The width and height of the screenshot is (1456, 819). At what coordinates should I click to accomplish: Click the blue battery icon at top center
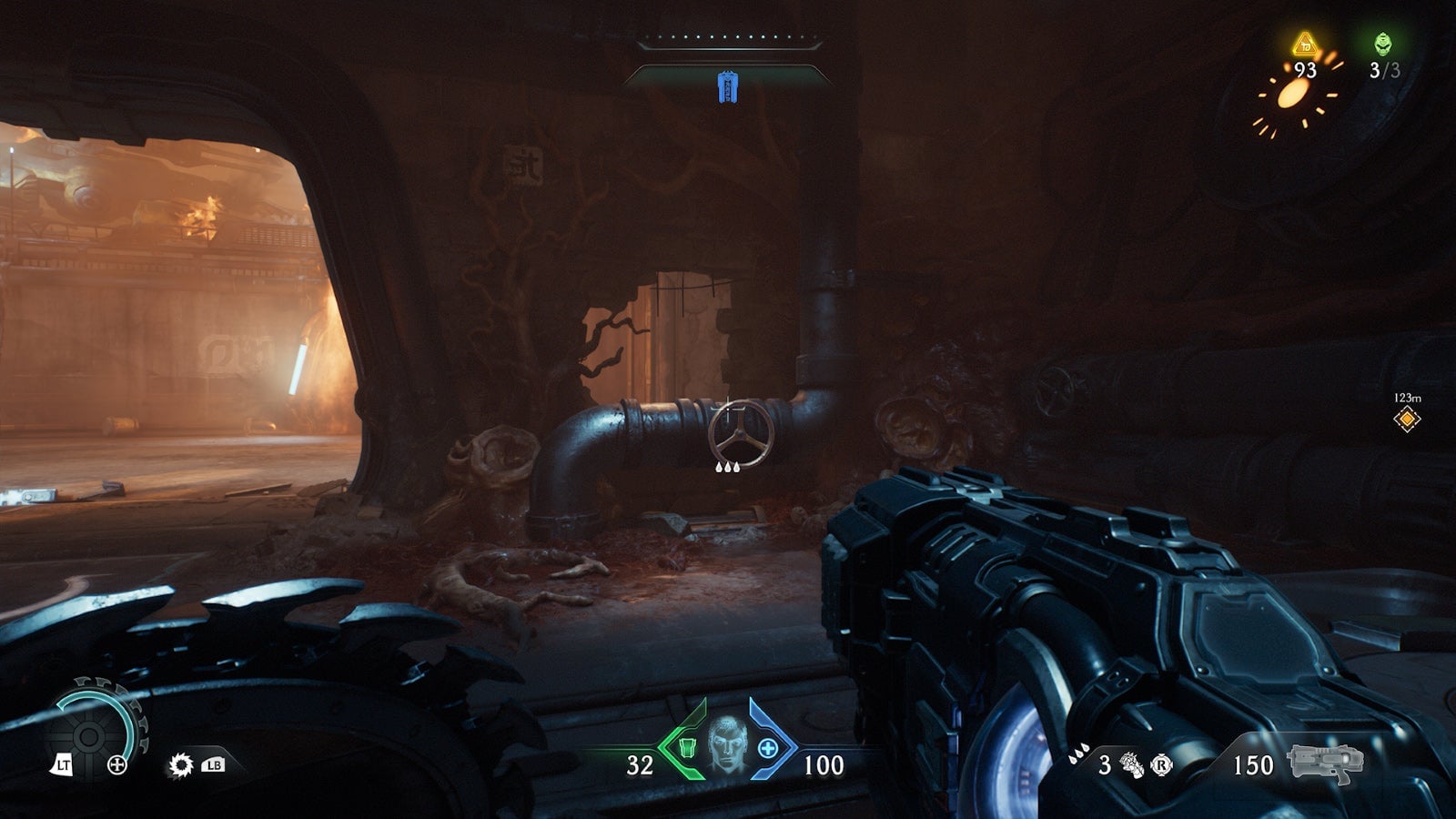[x=728, y=86]
